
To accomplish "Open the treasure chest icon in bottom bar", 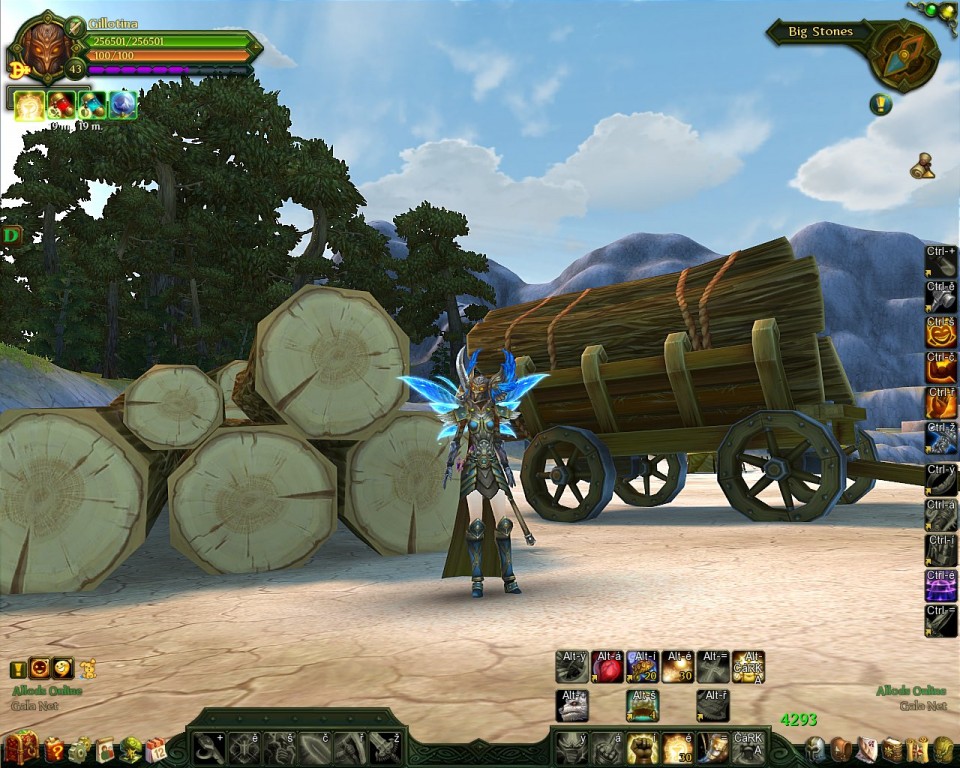I will tap(21, 747).
